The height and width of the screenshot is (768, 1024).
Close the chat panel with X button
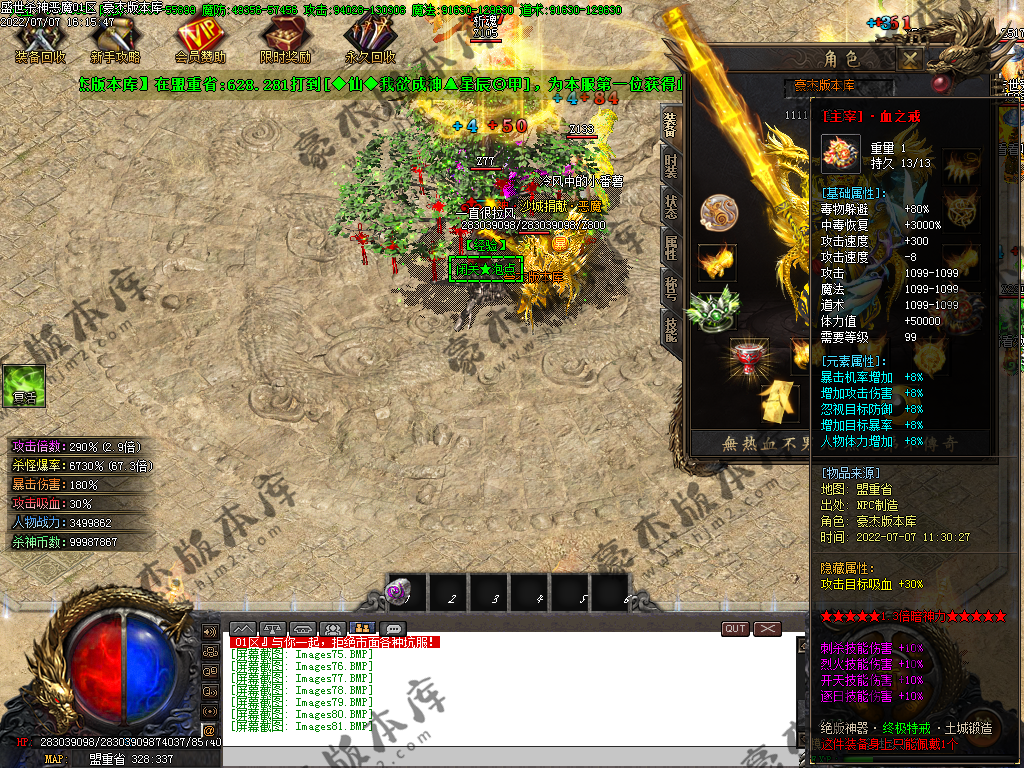767,628
